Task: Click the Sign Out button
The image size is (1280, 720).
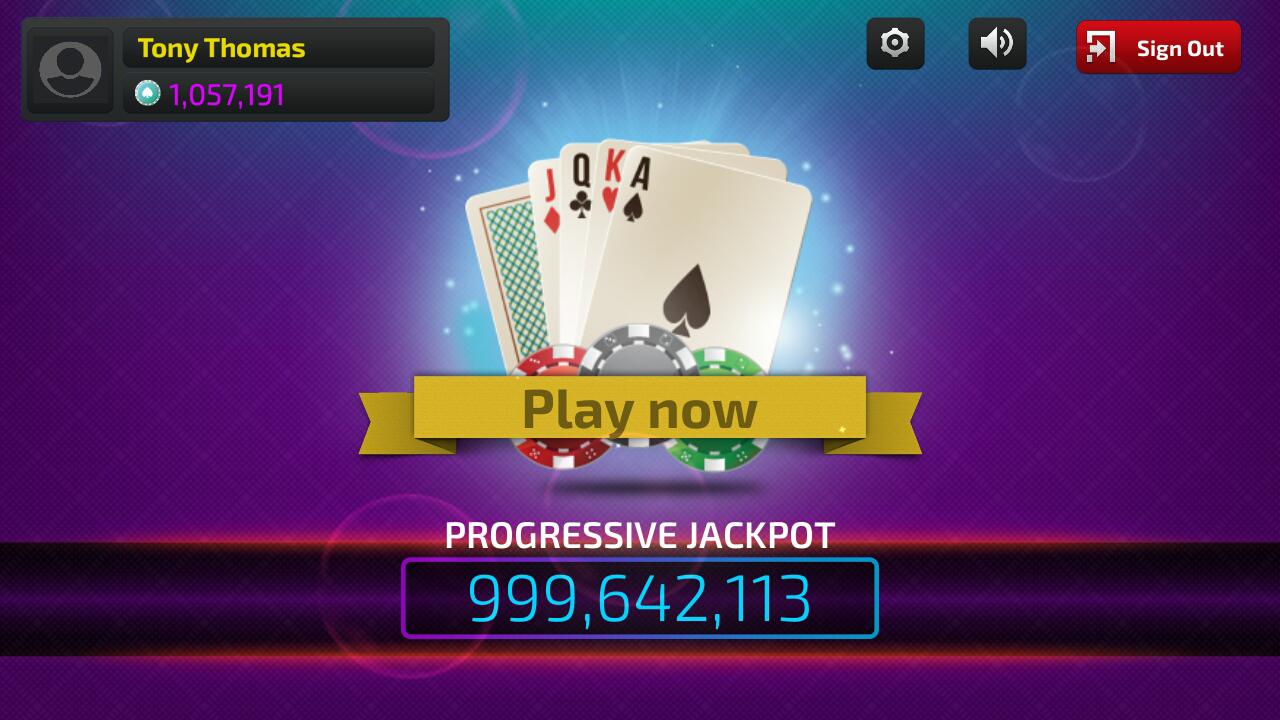Action: click(x=1158, y=47)
